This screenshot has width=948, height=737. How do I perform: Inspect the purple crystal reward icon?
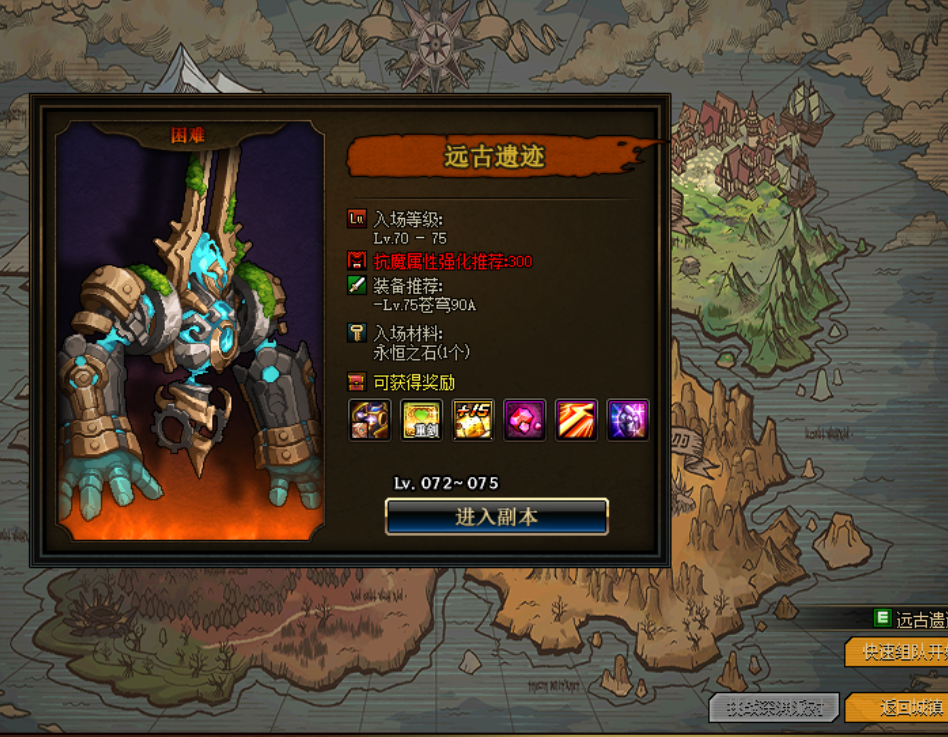pos(628,420)
